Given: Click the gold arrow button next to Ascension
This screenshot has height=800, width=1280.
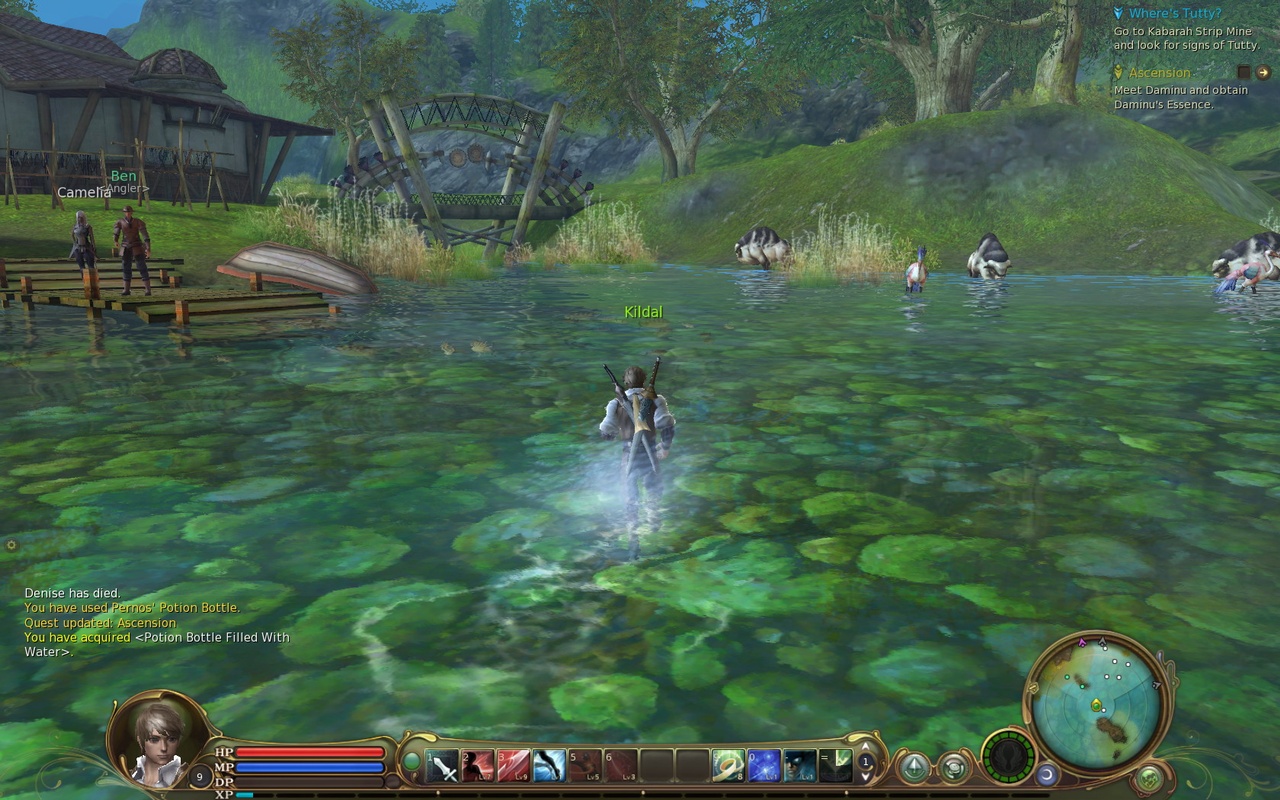Looking at the screenshot, I should pyautogui.click(x=1263, y=72).
